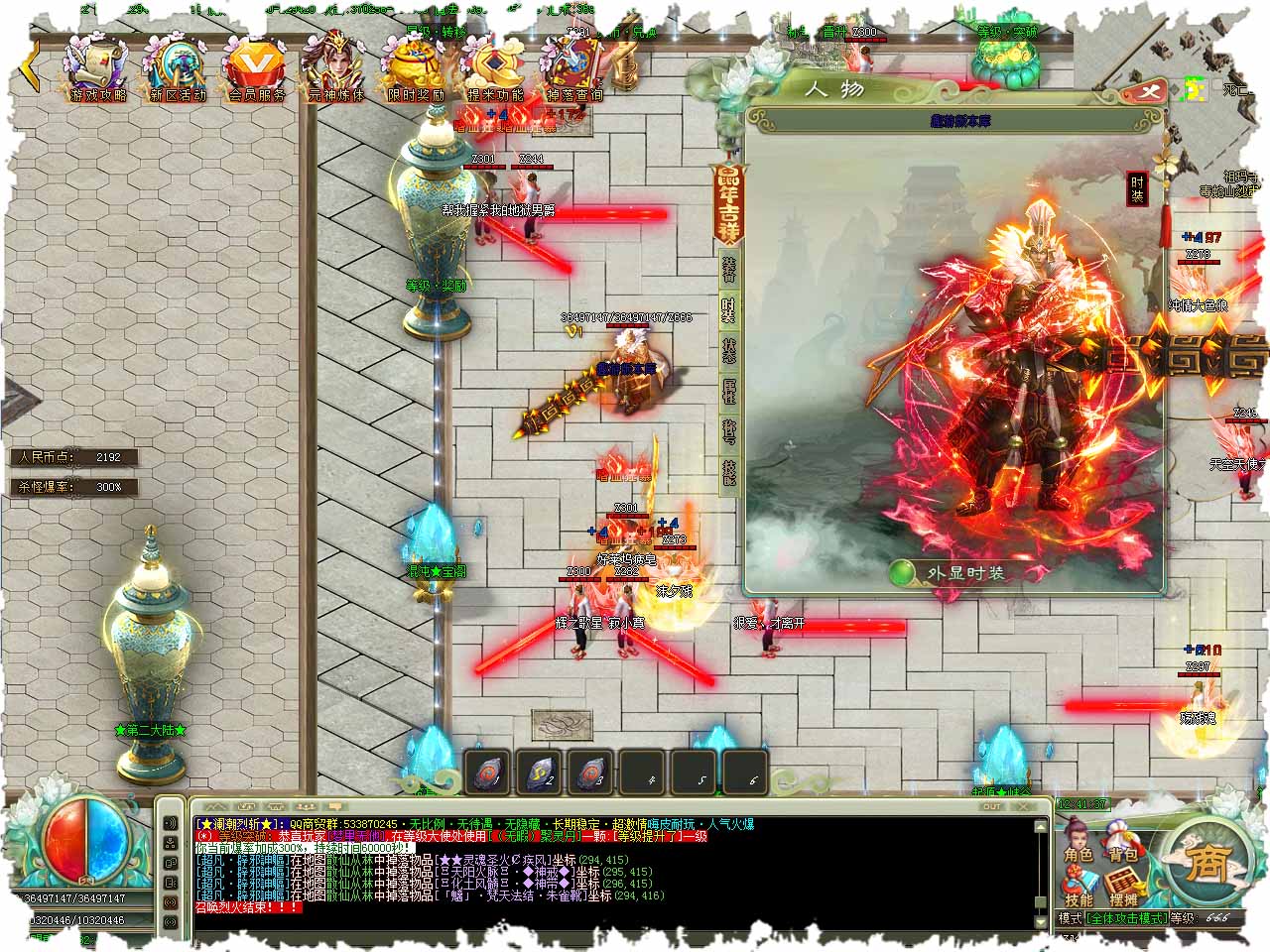1270x952 pixels.
Task: Show the 称号 titles tab
Action: [729, 432]
